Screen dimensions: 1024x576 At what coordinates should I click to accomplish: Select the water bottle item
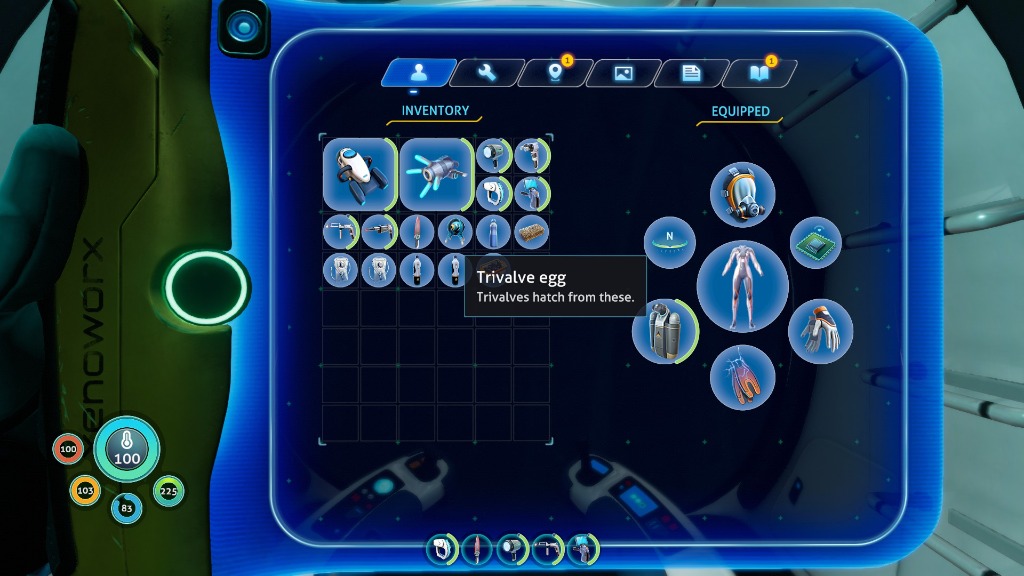(493, 232)
